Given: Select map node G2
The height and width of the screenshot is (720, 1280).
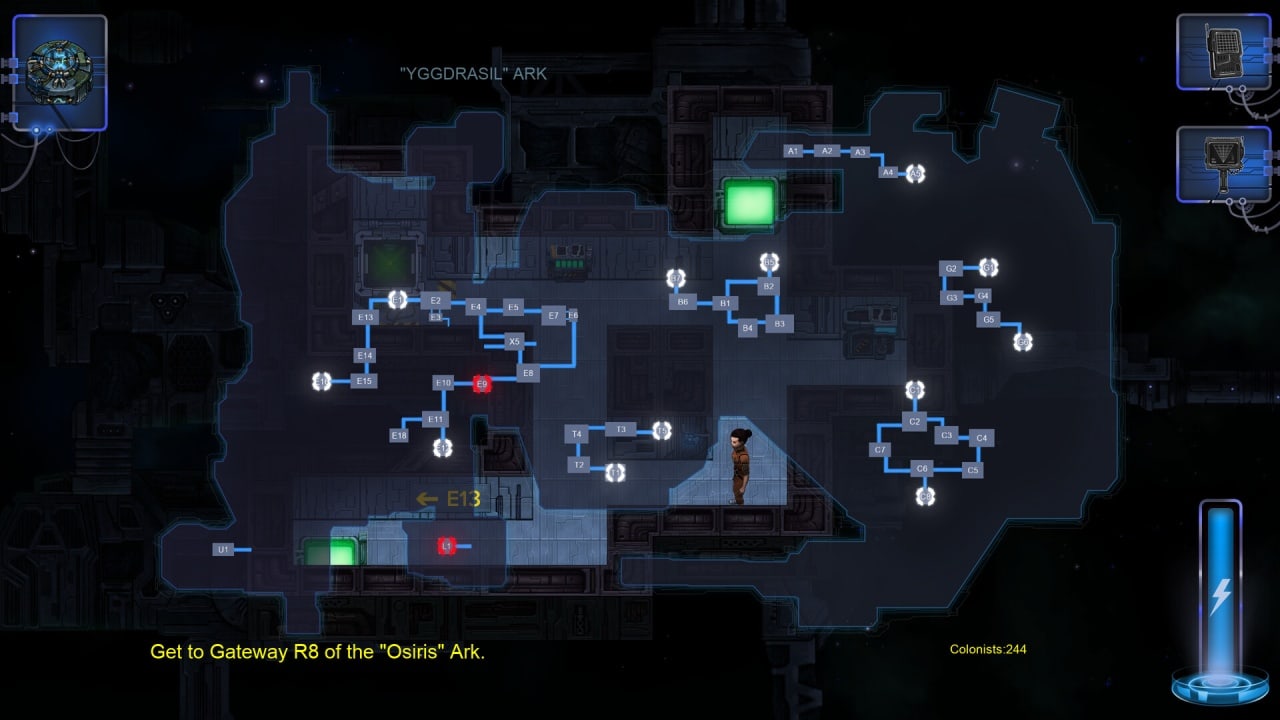Looking at the screenshot, I should point(951,269).
